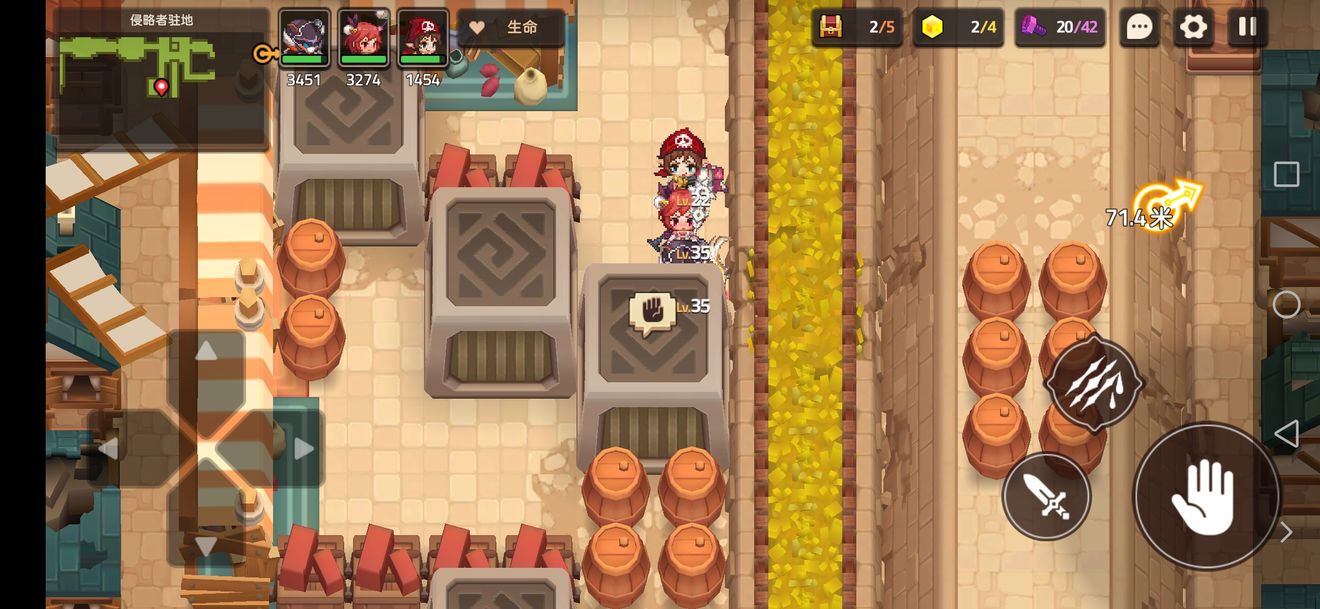Tap the Android home circle button

pos(1286,305)
